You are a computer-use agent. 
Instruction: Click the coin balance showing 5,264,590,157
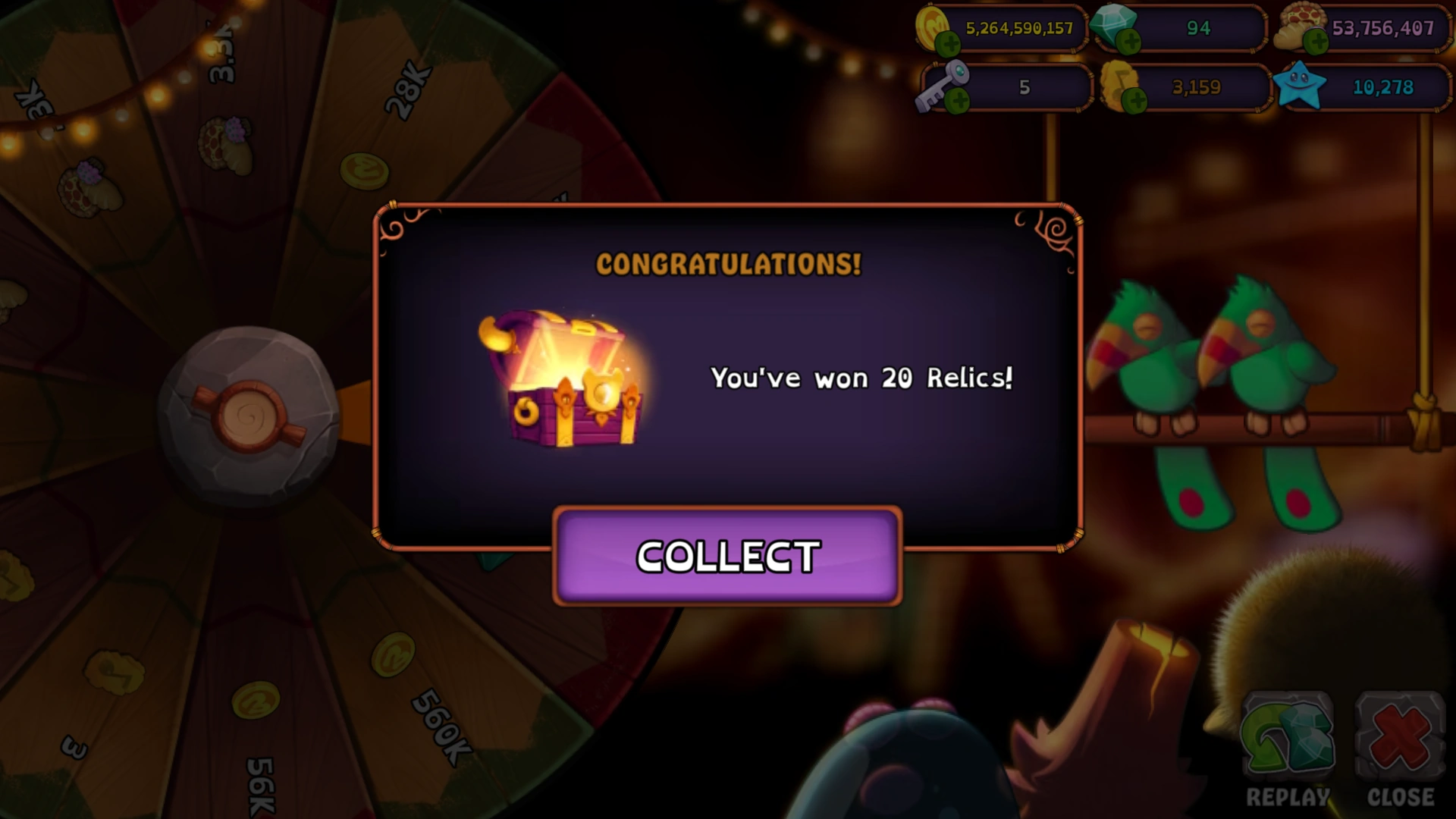tap(1020, 29)
